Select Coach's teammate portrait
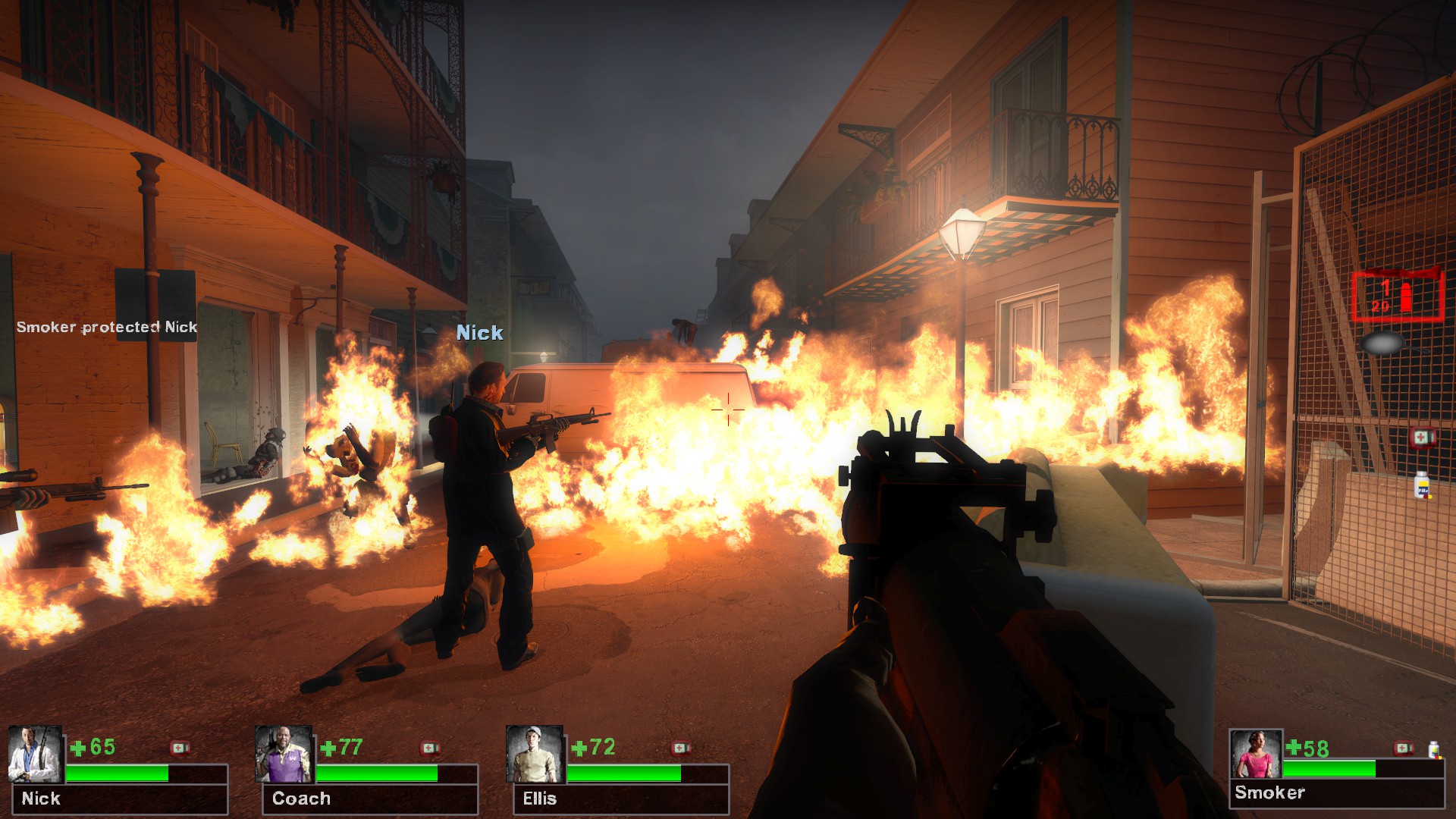This screenshot has width=1456, height=819. pos(284,755)
